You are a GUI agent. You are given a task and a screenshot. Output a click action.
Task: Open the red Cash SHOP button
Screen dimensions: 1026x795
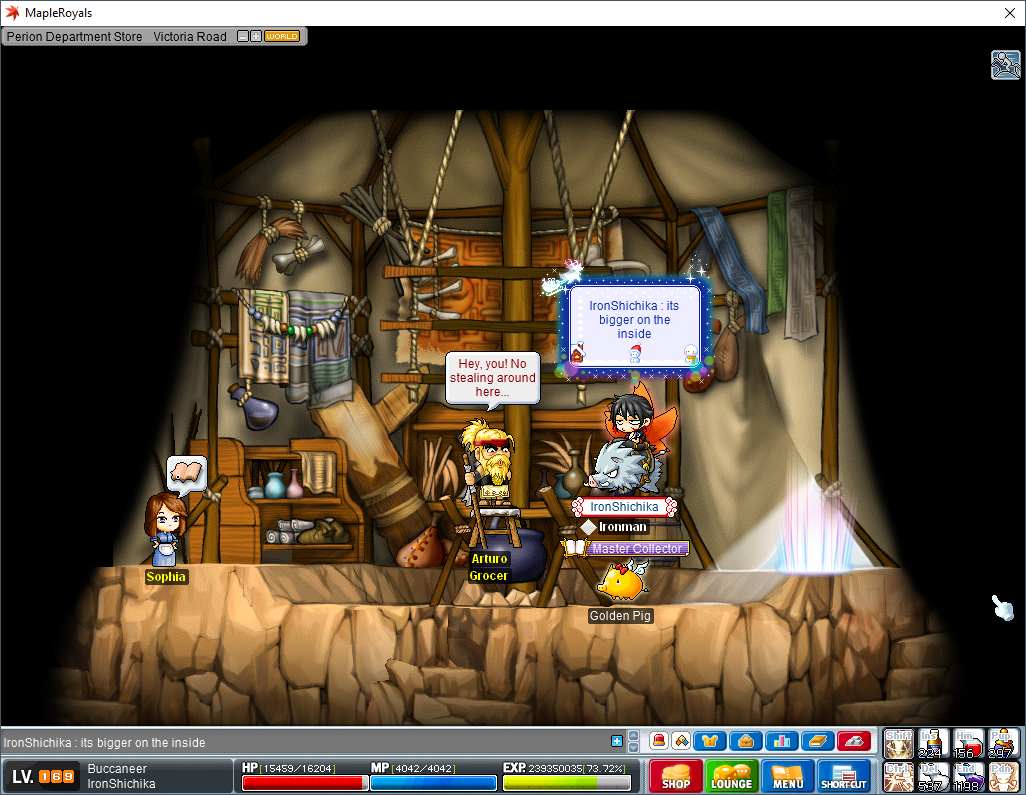click(x=676, y=777)
